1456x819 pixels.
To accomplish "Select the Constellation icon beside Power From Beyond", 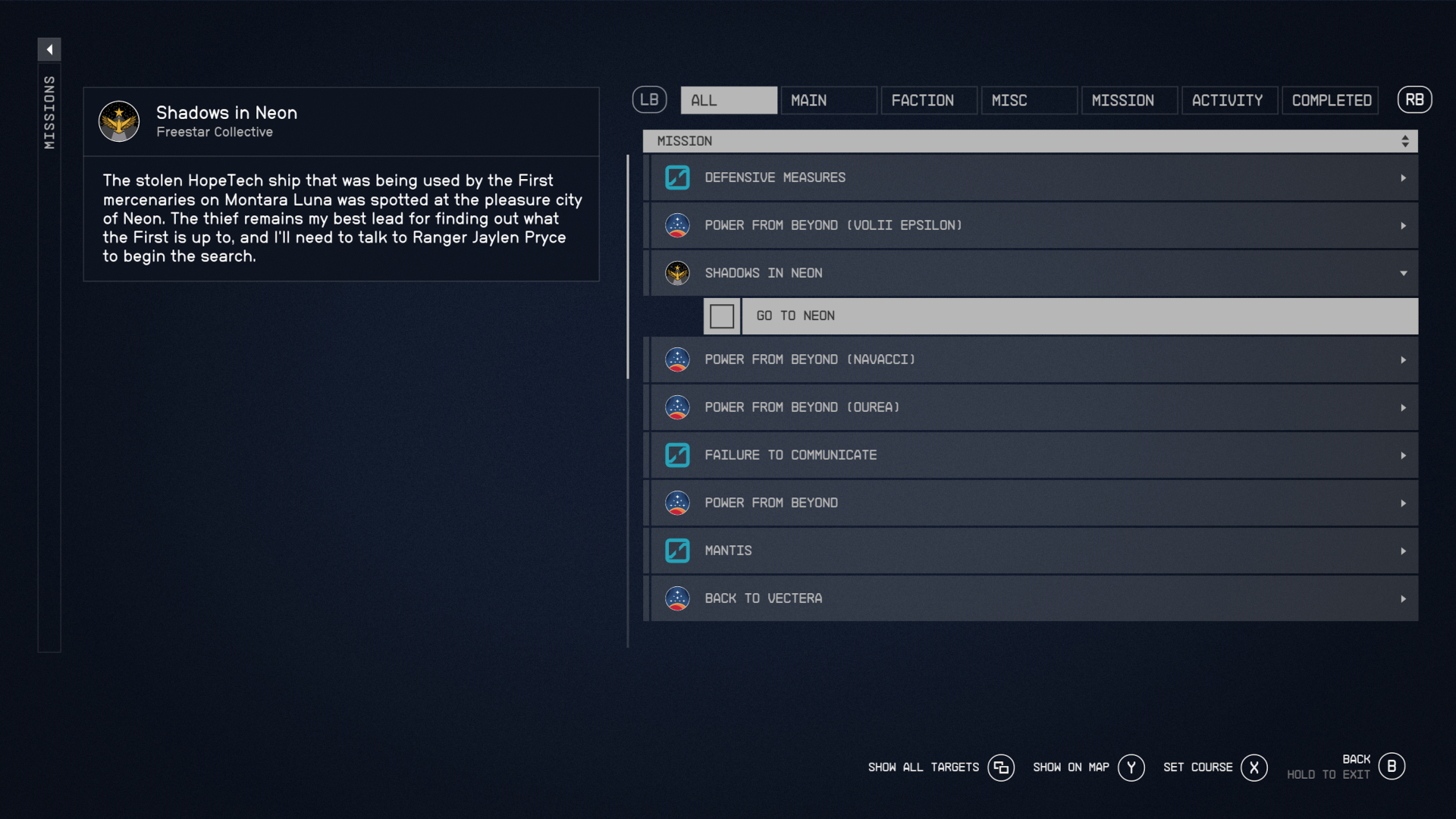I will coord(677,502).
